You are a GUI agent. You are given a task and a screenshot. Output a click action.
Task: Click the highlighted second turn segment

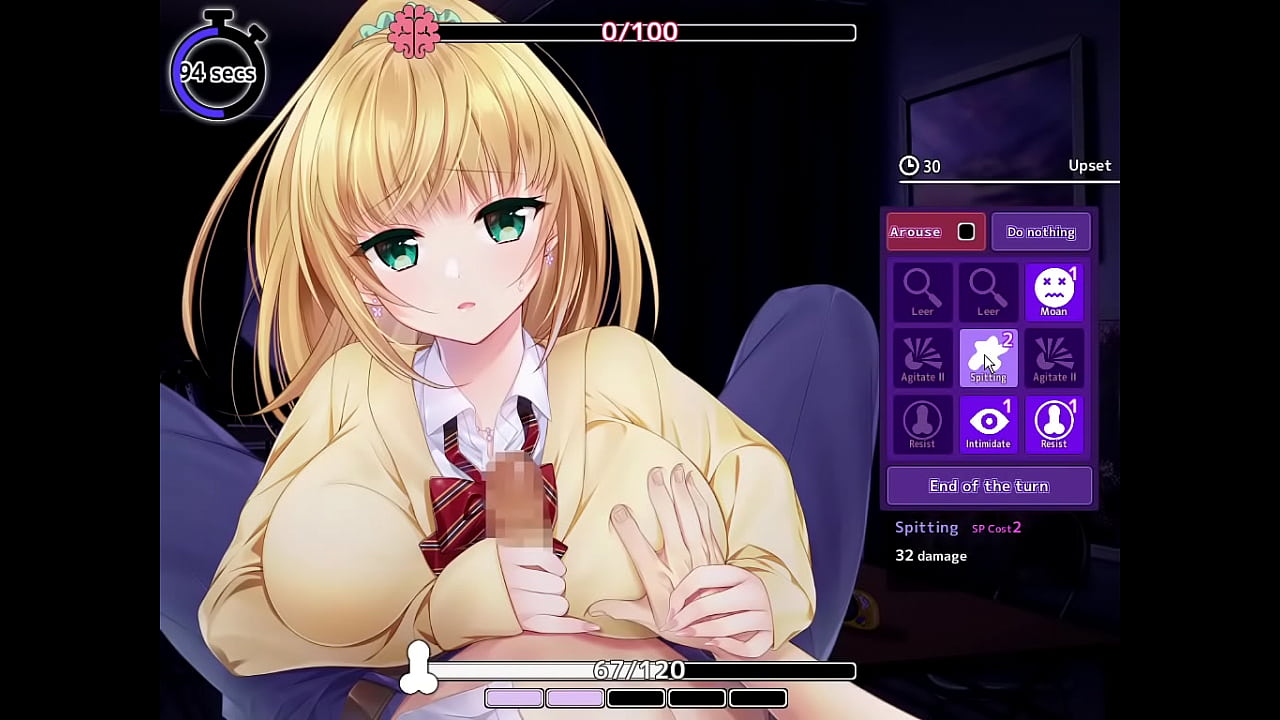(x=575, y=698)
